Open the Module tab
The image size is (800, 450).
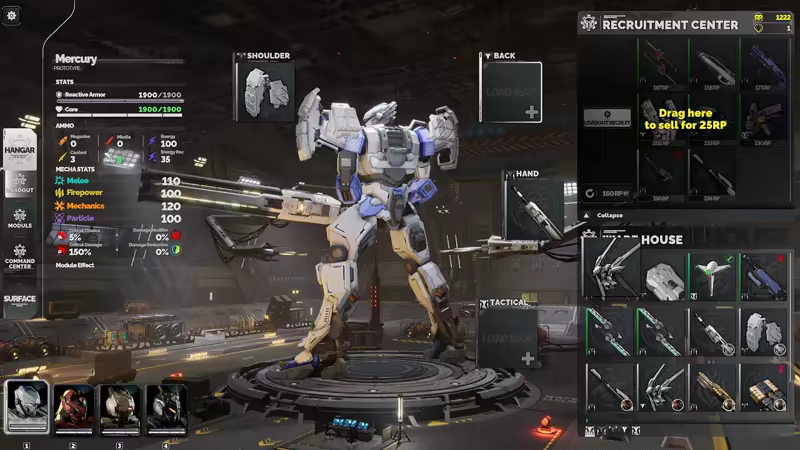(x=20, y=217)
